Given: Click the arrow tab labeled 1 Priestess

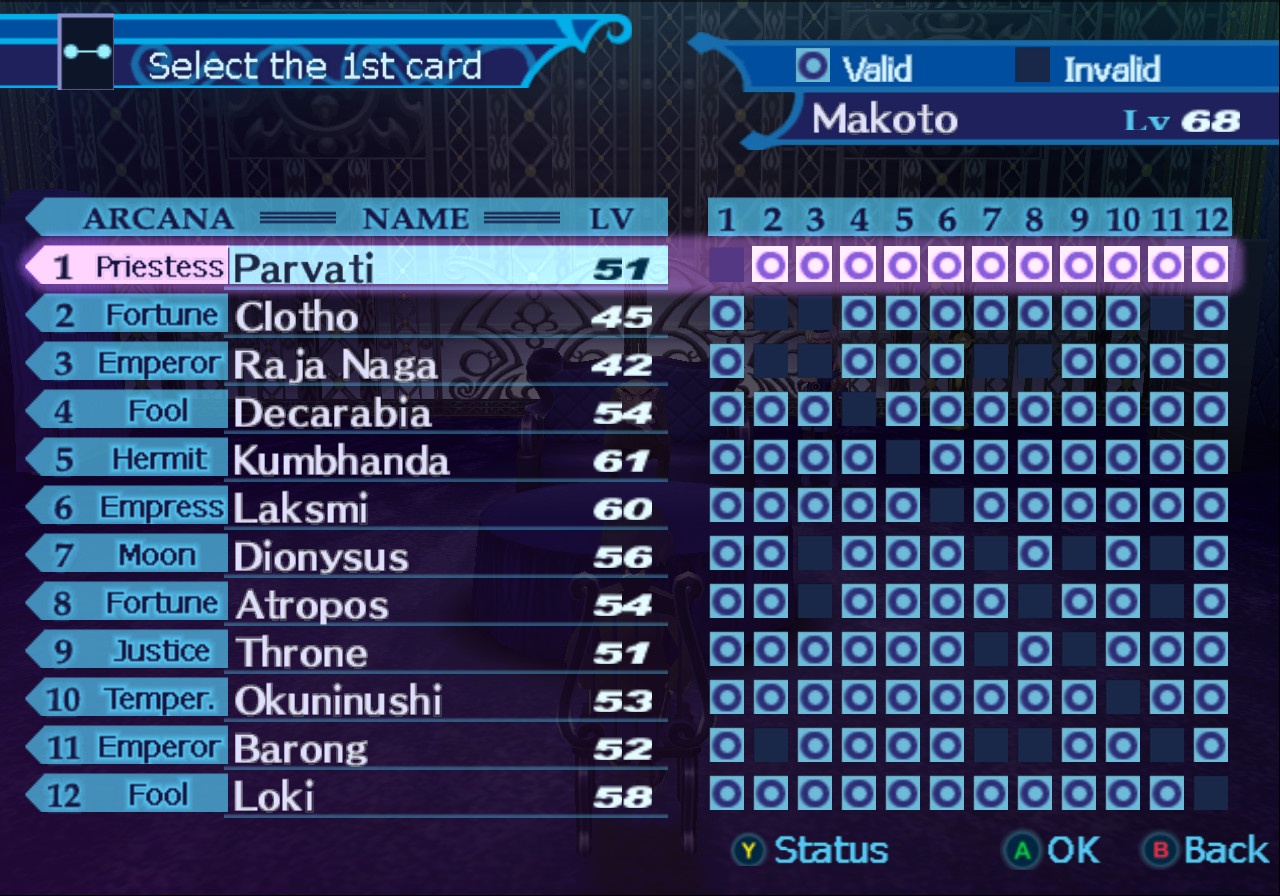Looking at the screenshot, I should [x=130, y=266].
